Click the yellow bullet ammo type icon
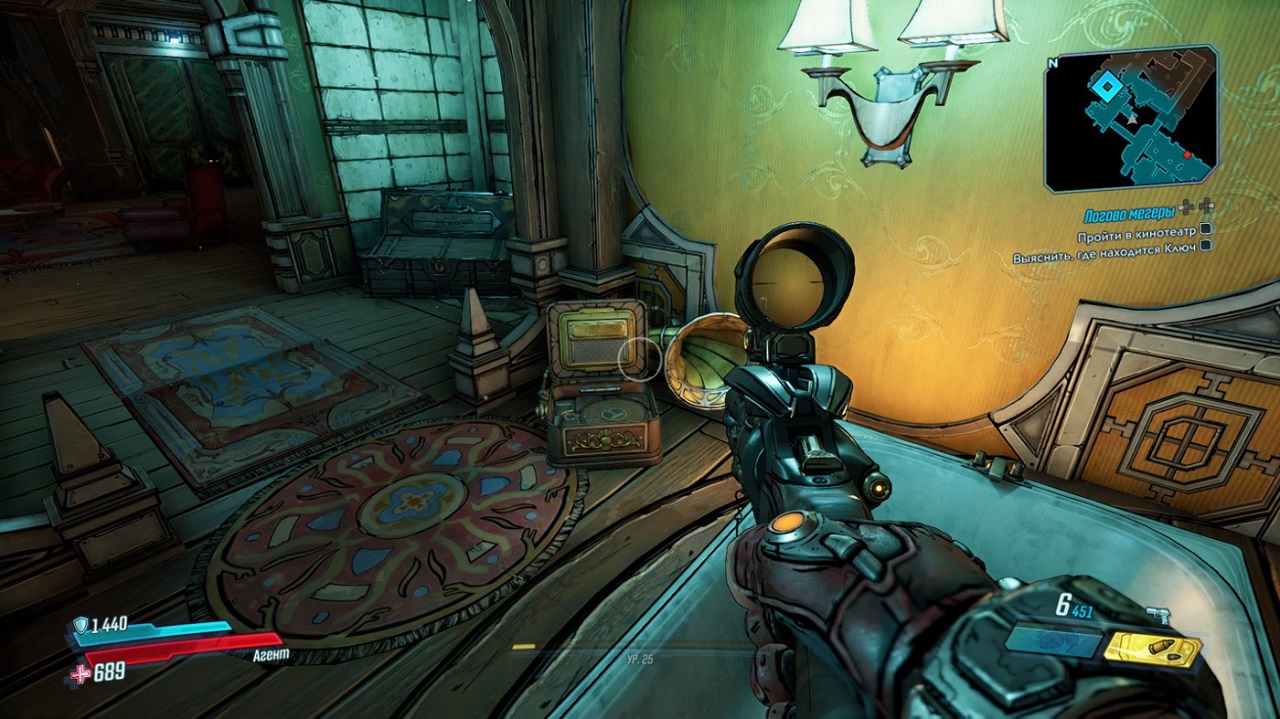The height and width of the screenshot is (719, 1280). click(1152, 650)
